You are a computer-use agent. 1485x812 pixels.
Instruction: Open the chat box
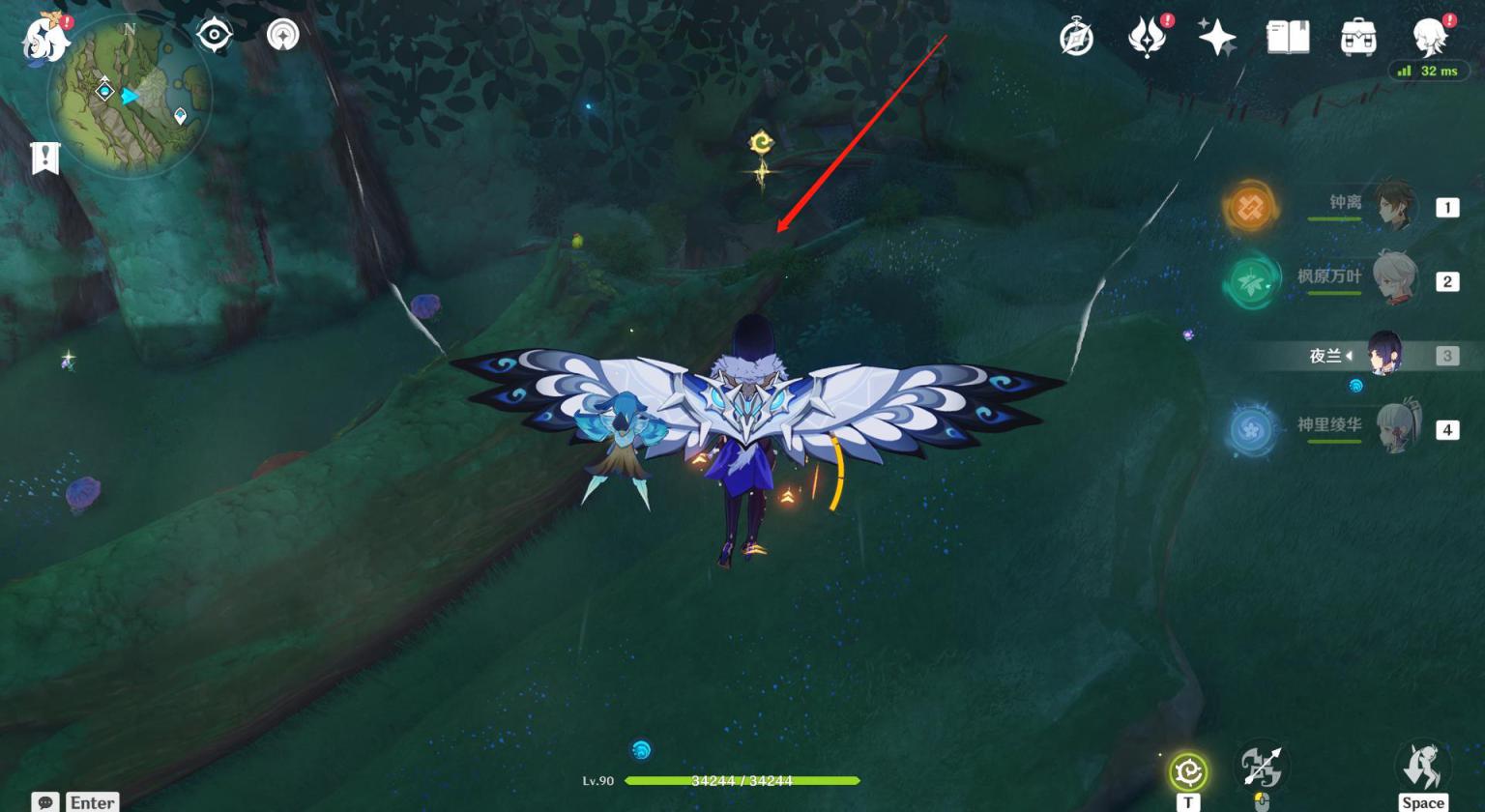click(45, 802)
